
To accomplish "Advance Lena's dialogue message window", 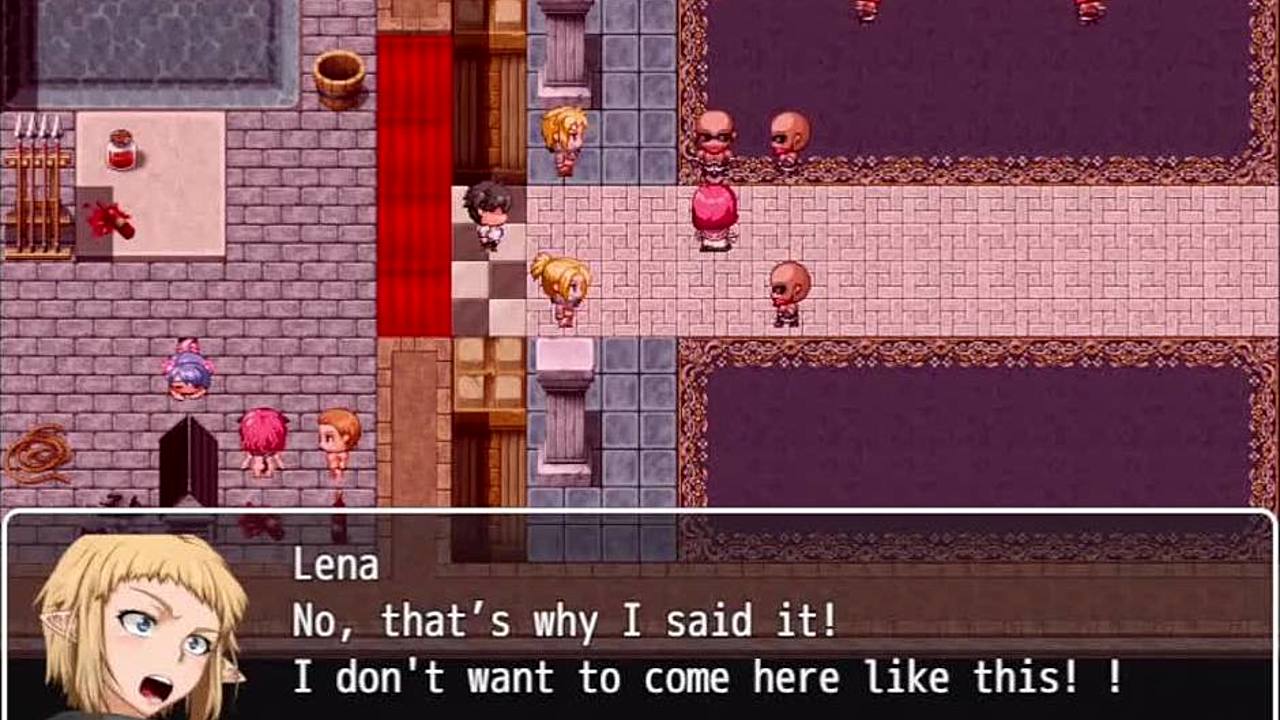I will click(700, 620).
